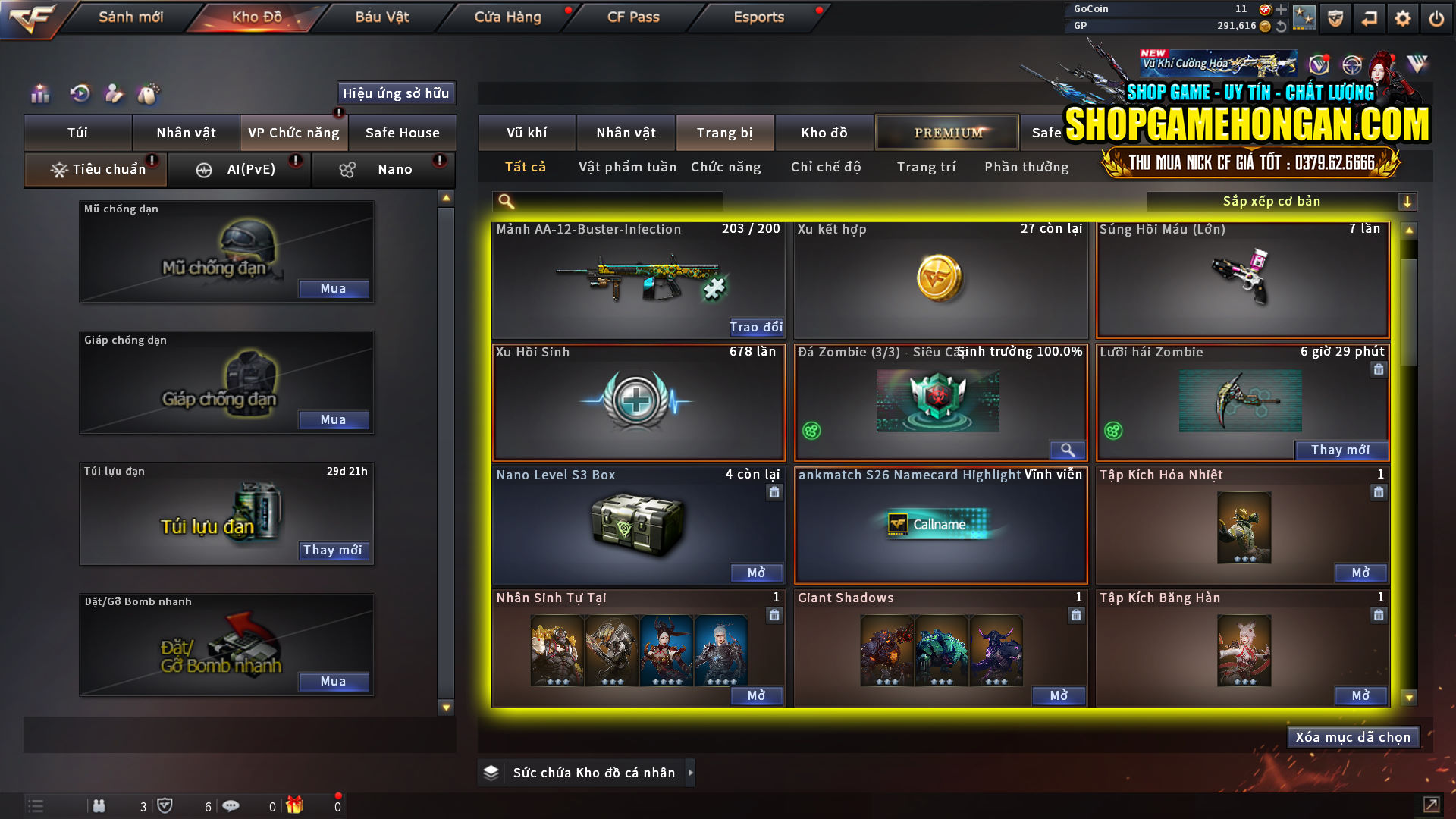1456x819 pixels.
Task: Click the inventory search input field
Action: [x=607, y=201]
